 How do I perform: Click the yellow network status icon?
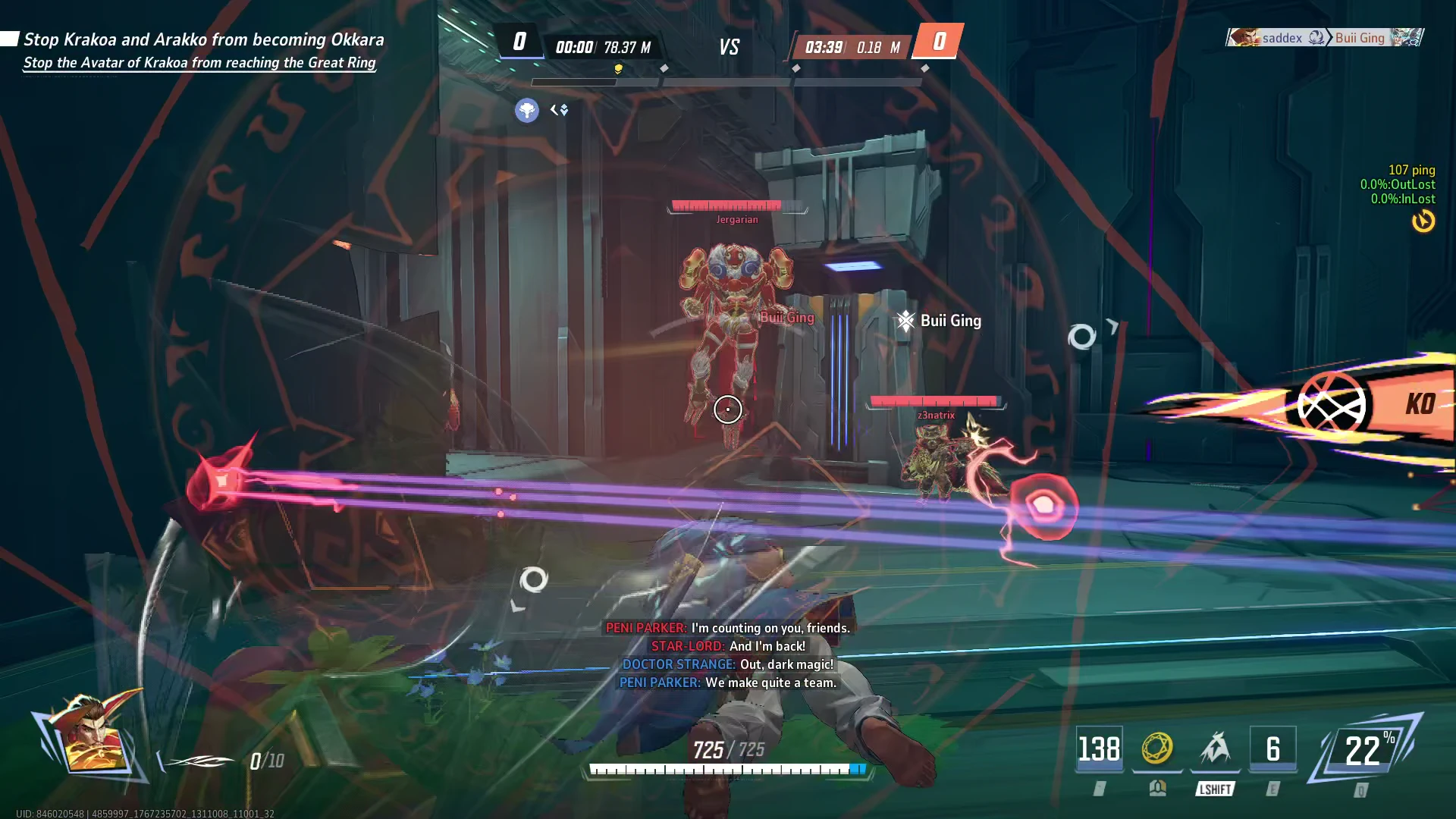pos(1423,221)
